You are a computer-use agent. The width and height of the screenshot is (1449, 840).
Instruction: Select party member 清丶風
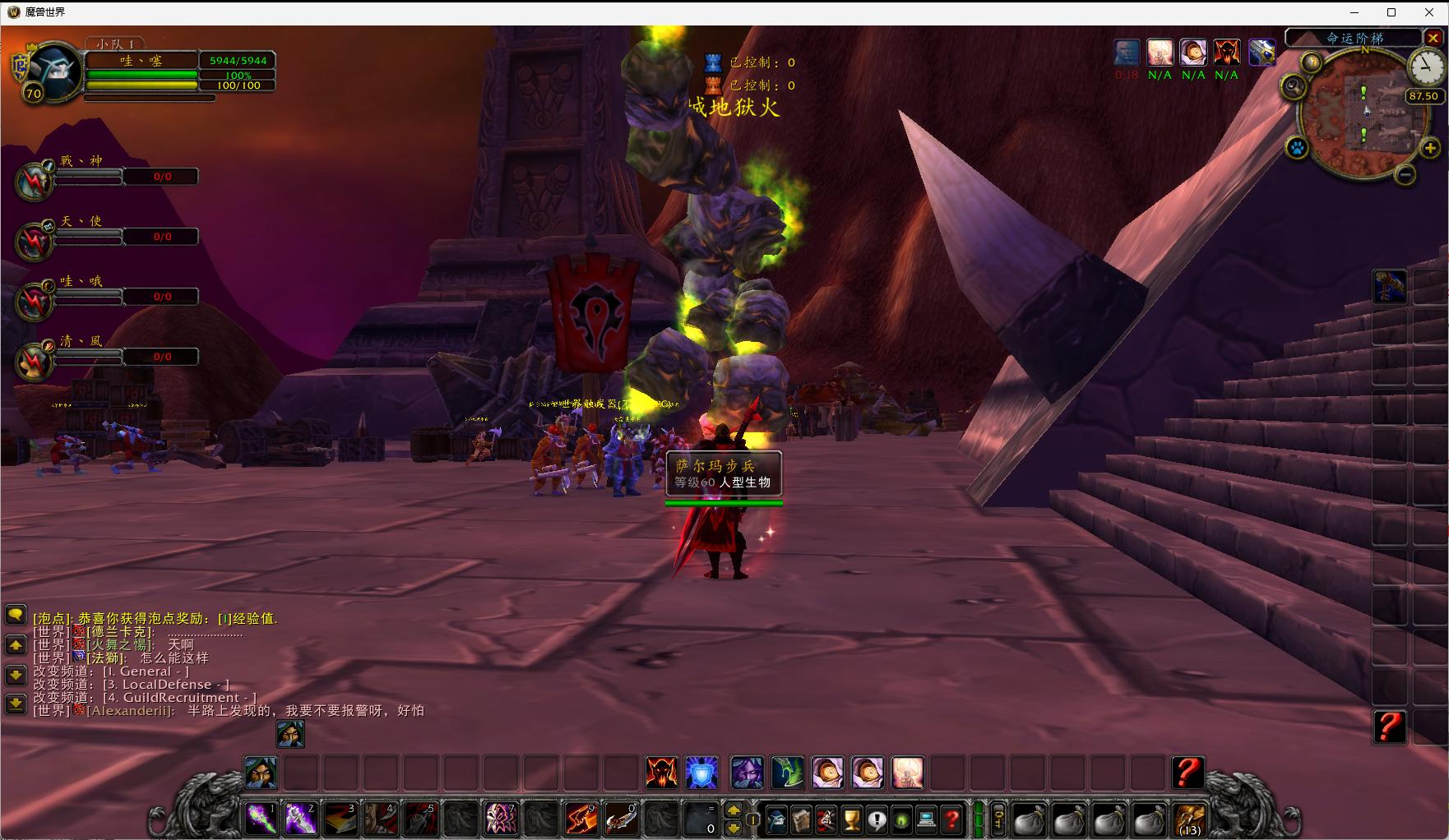pos(35,359)
